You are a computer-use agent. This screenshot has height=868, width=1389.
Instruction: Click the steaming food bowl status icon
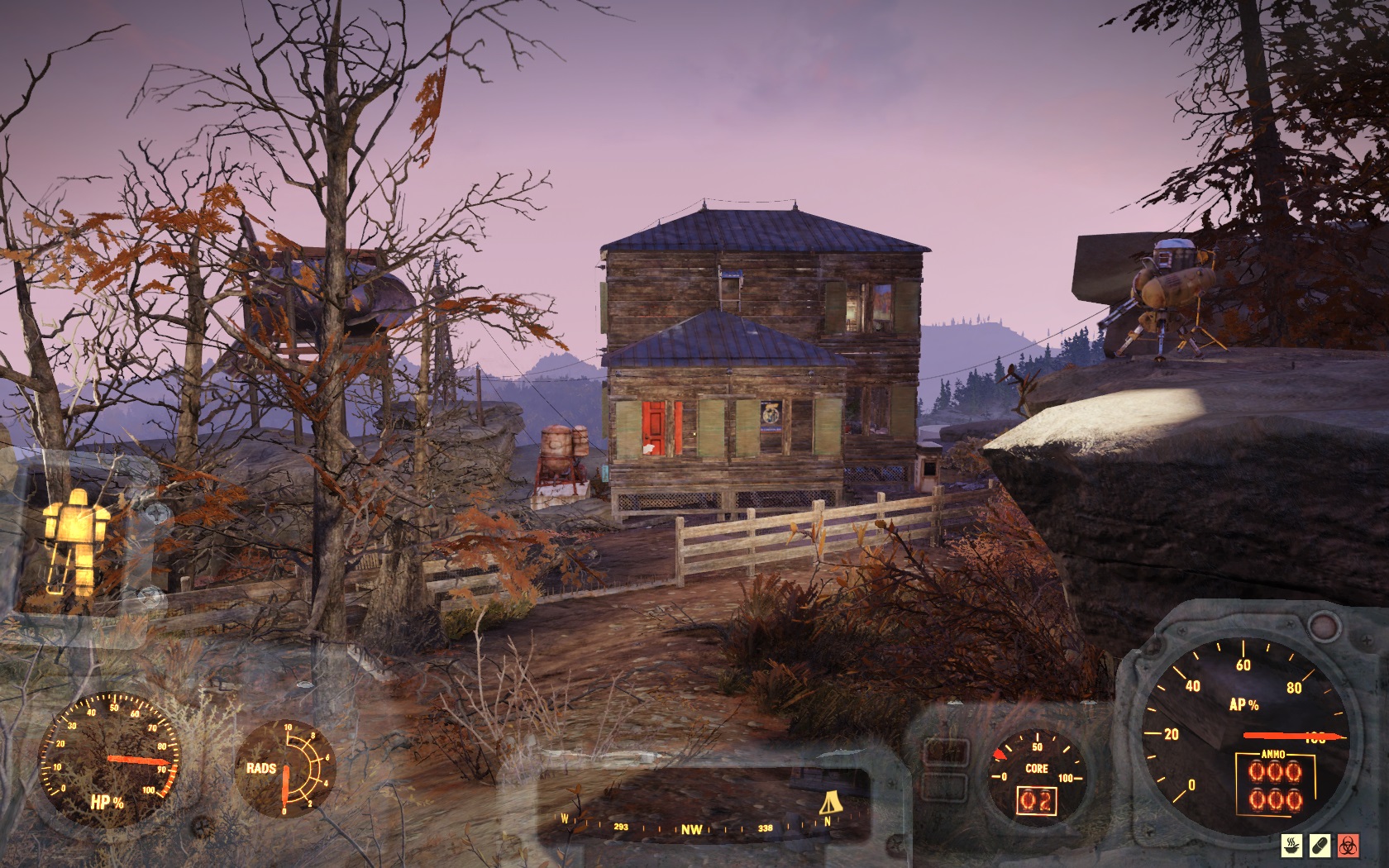point(1291,845)
